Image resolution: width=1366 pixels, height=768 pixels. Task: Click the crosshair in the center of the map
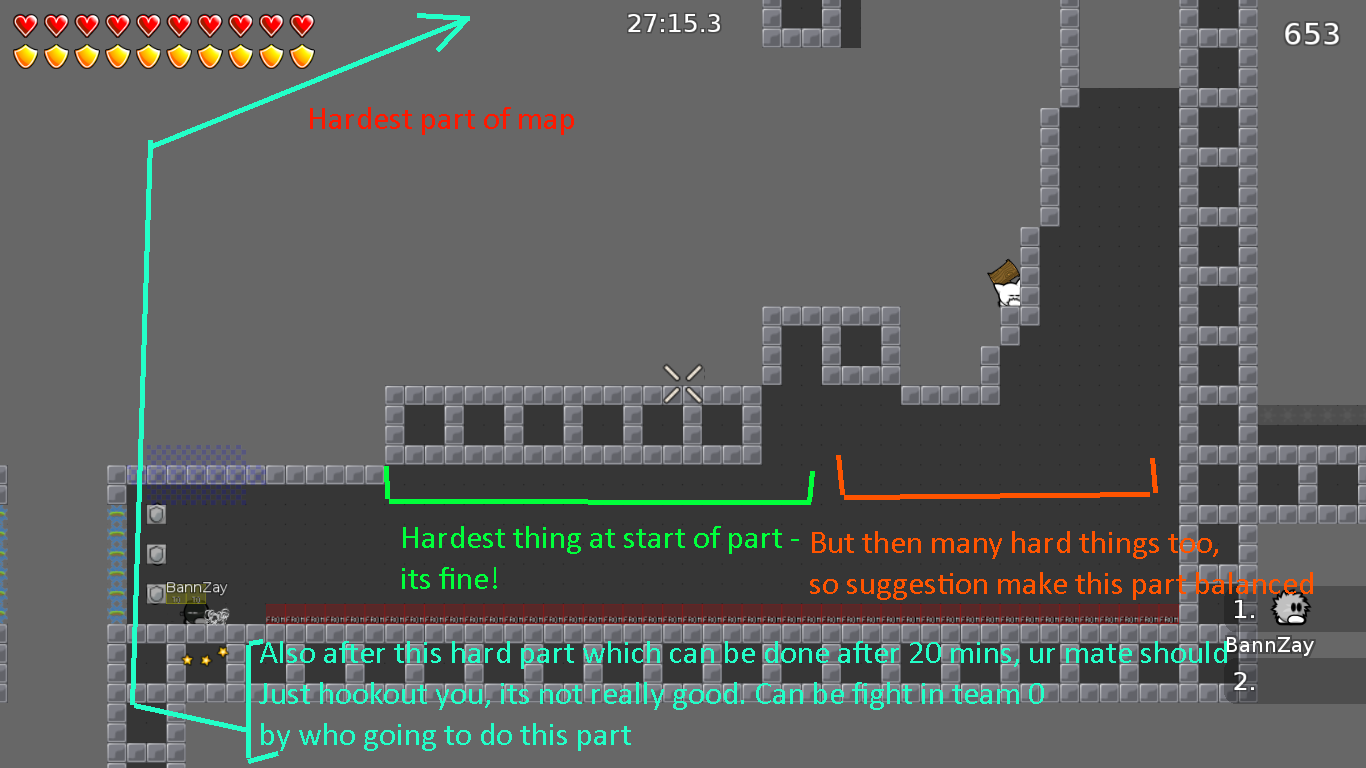click(x=684, y=381)
